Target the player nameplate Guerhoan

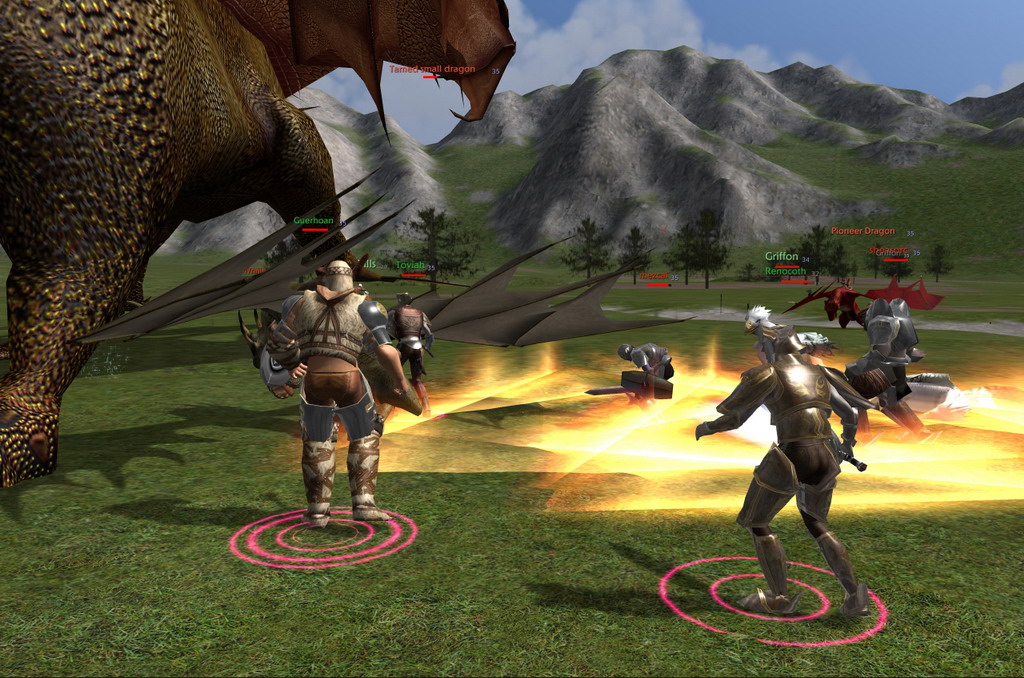click(313, 221)
